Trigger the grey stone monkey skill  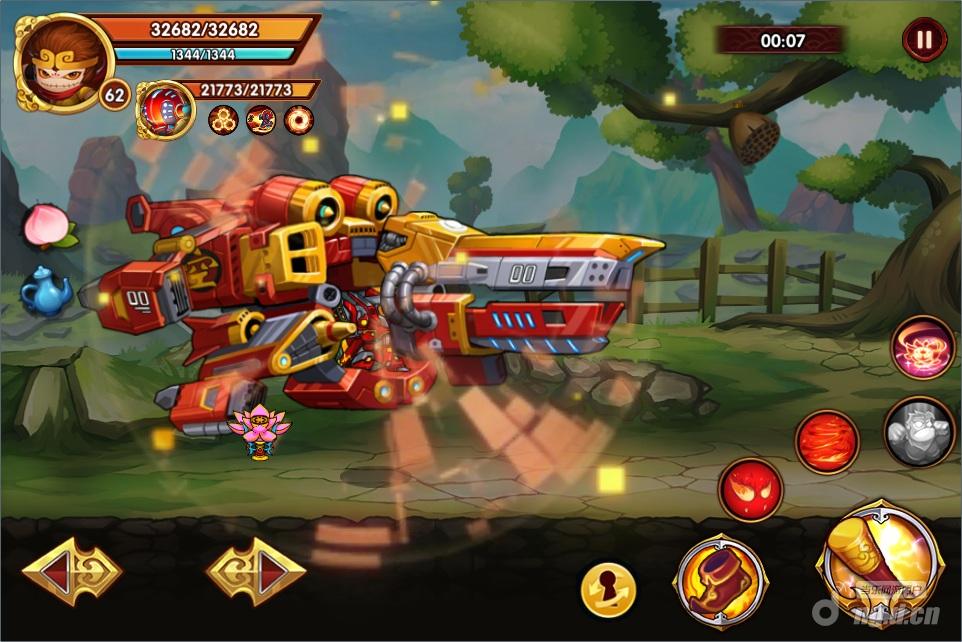point(919,431)
